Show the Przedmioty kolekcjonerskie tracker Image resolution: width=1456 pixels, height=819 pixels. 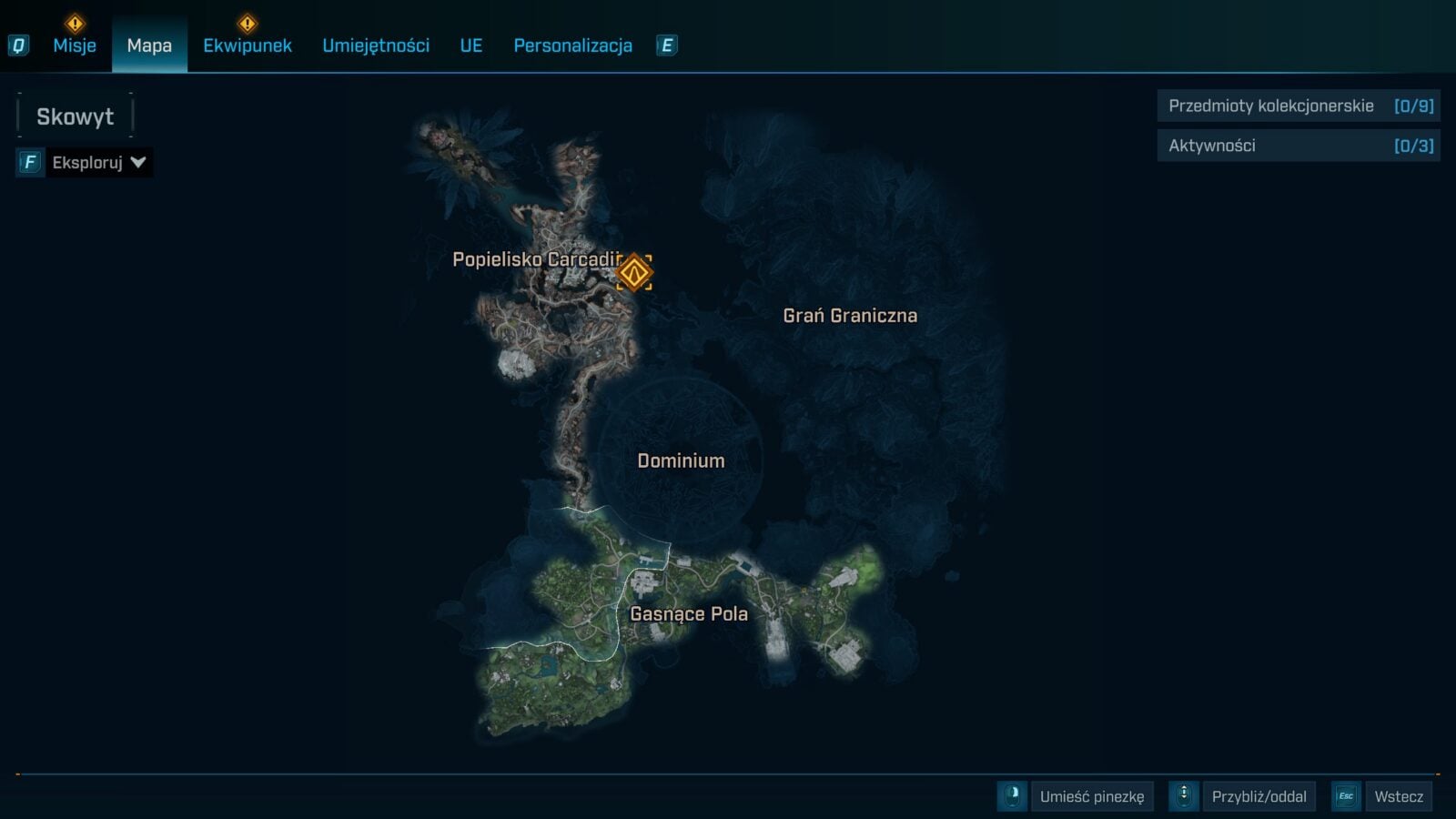[1299, 106]
